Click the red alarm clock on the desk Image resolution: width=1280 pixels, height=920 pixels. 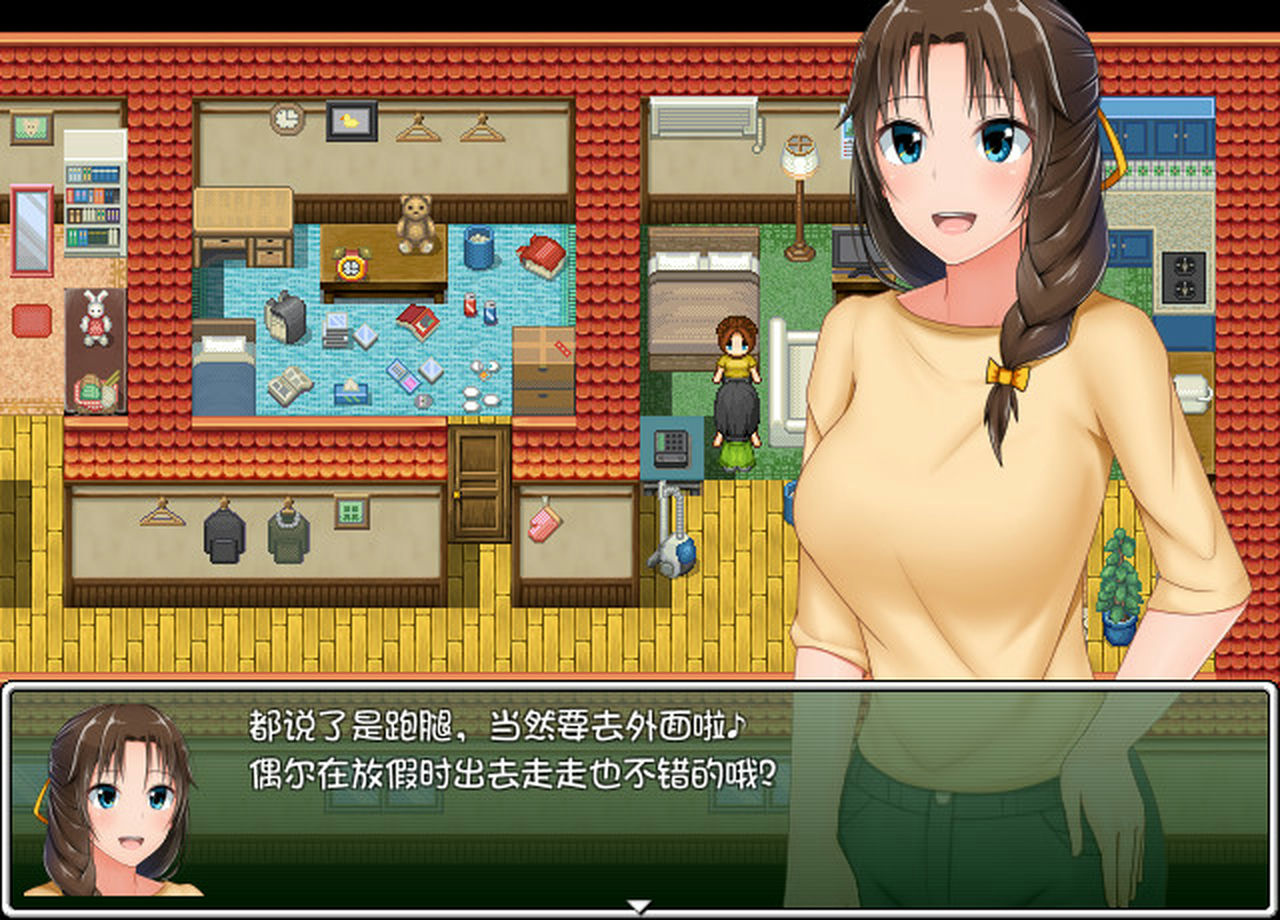coord(350,266)
